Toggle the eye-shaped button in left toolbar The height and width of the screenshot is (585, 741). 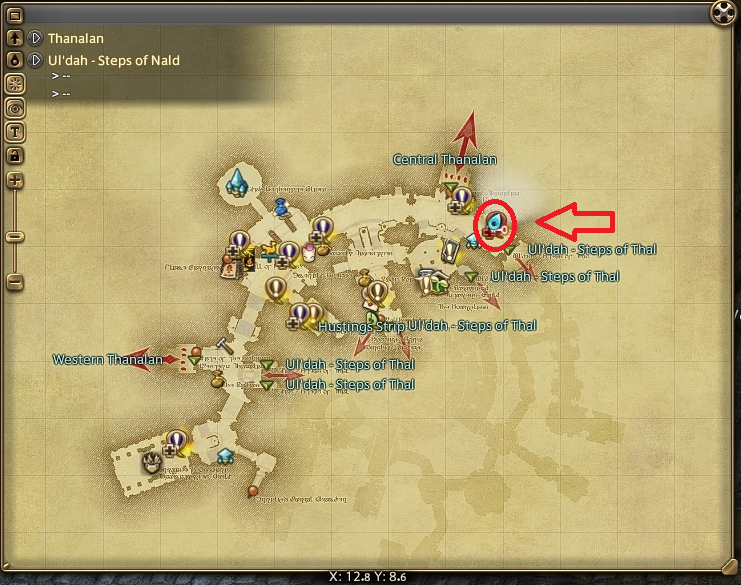15,107
